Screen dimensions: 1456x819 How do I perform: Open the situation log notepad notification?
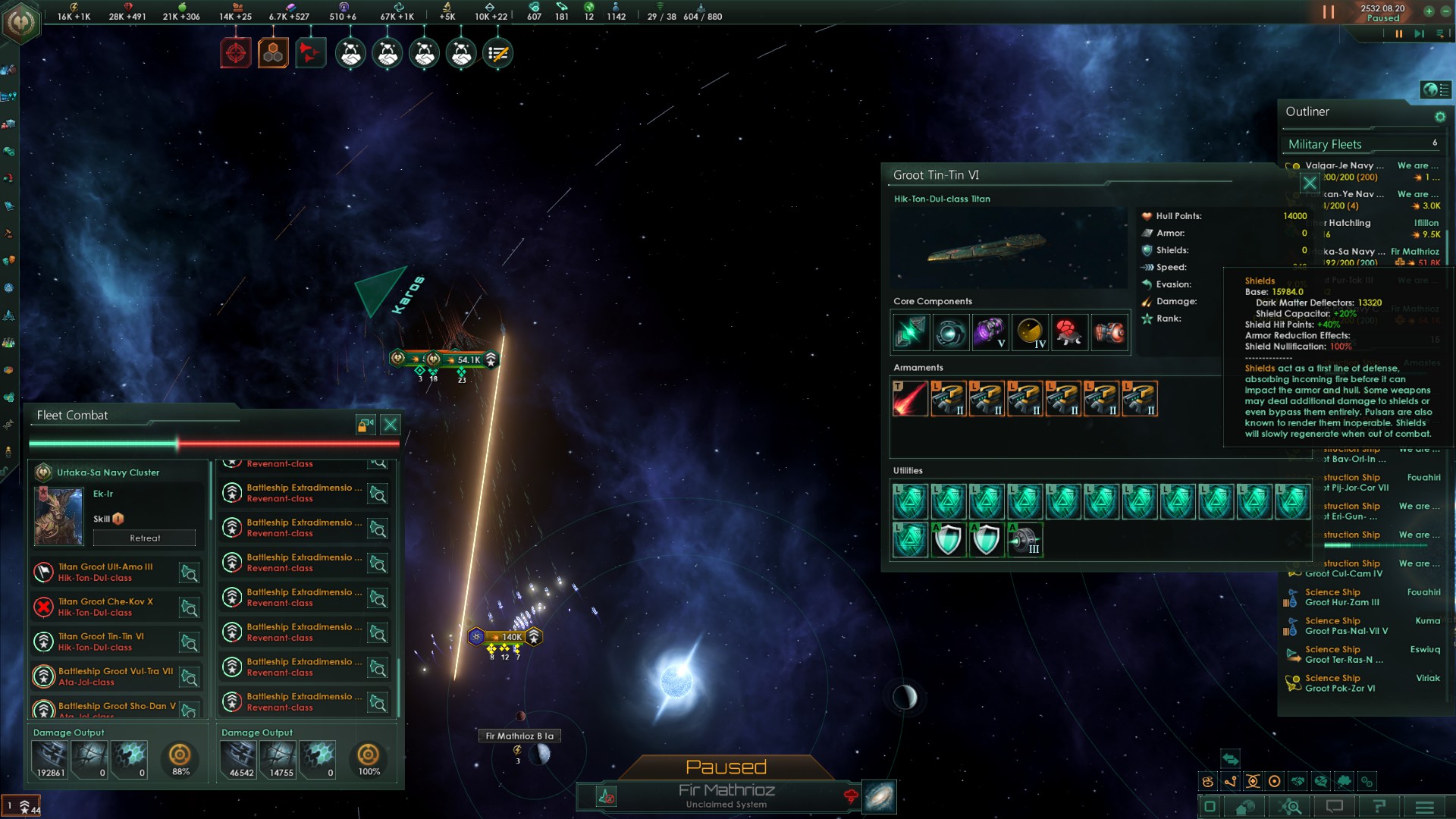pyautogui.click(x=498, y=53)
